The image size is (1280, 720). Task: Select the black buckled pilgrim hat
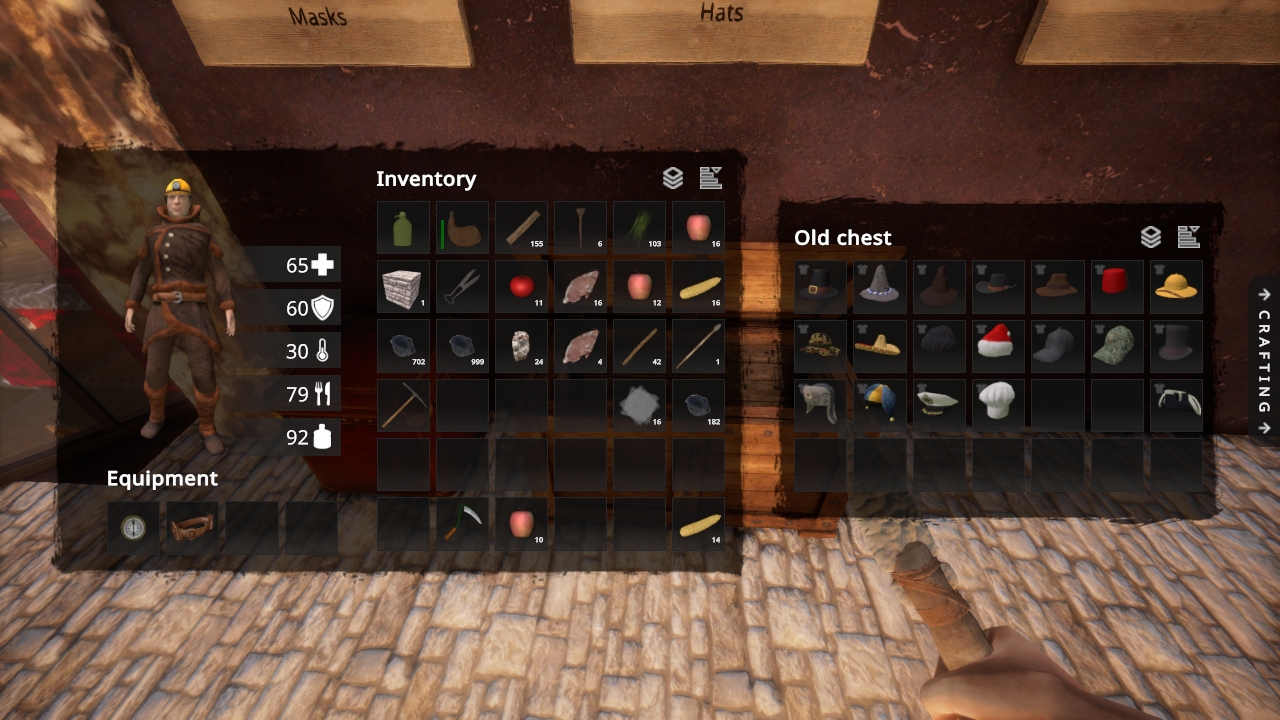click(821, 286)
